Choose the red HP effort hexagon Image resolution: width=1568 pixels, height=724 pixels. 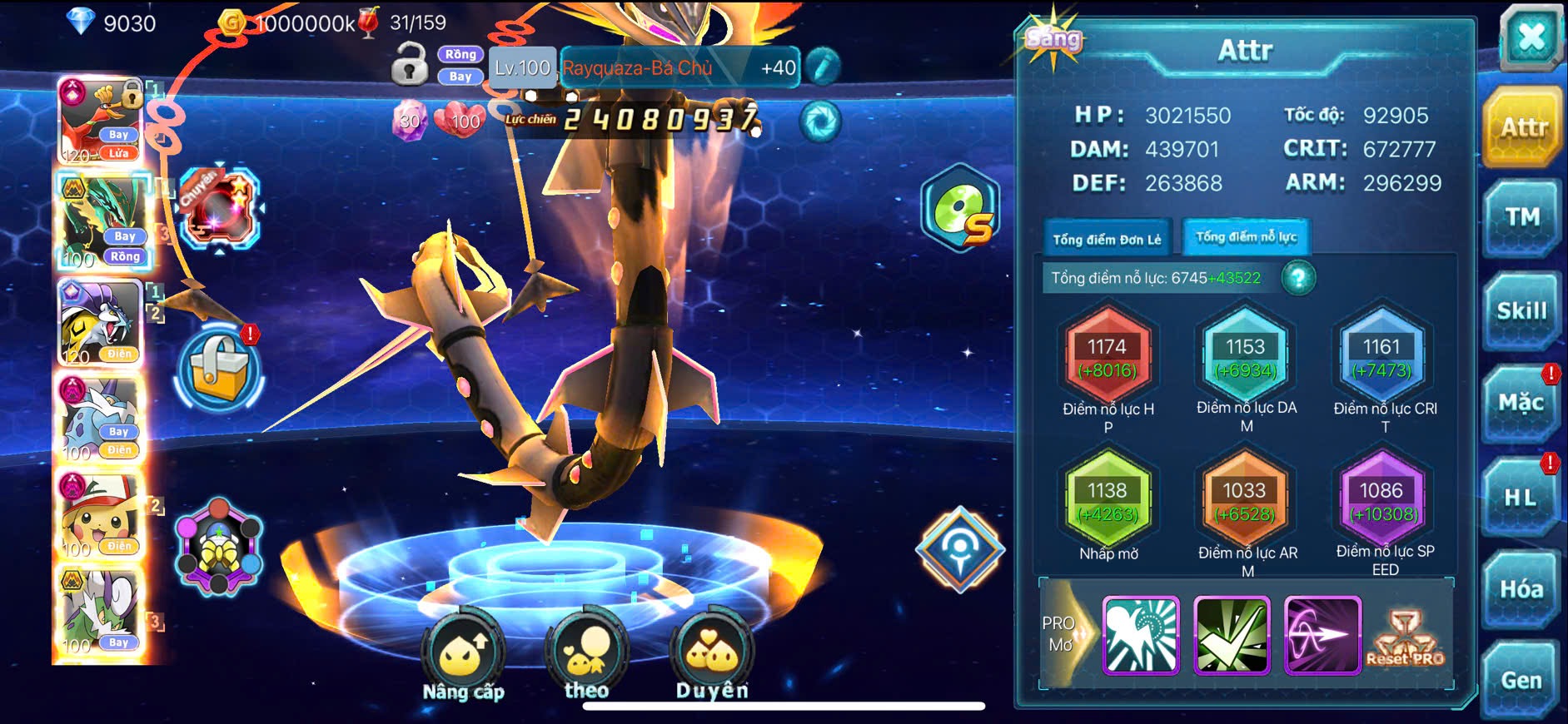pos(1107,358)
